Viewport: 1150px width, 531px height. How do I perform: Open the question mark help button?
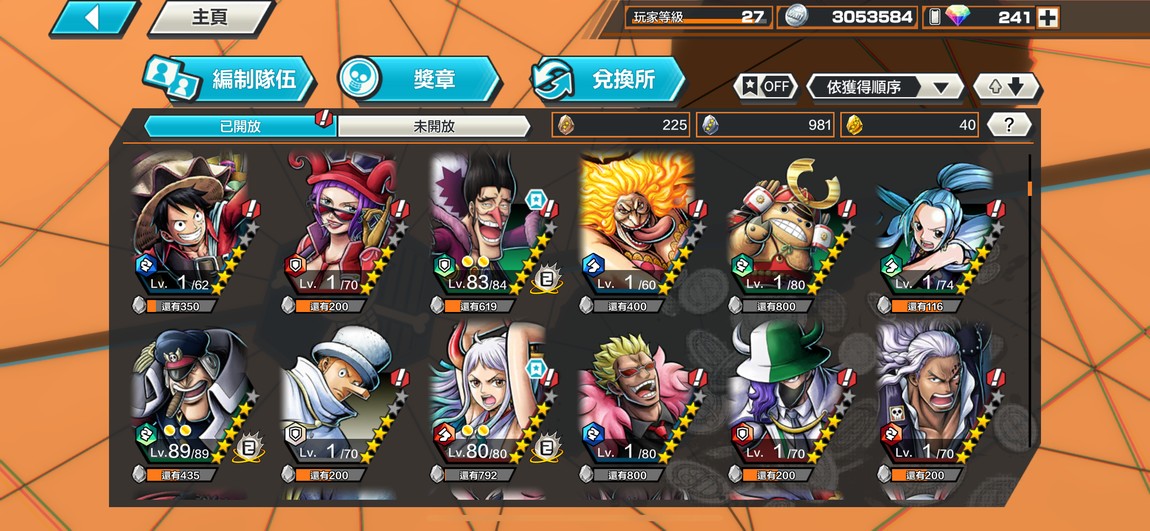1009,125
